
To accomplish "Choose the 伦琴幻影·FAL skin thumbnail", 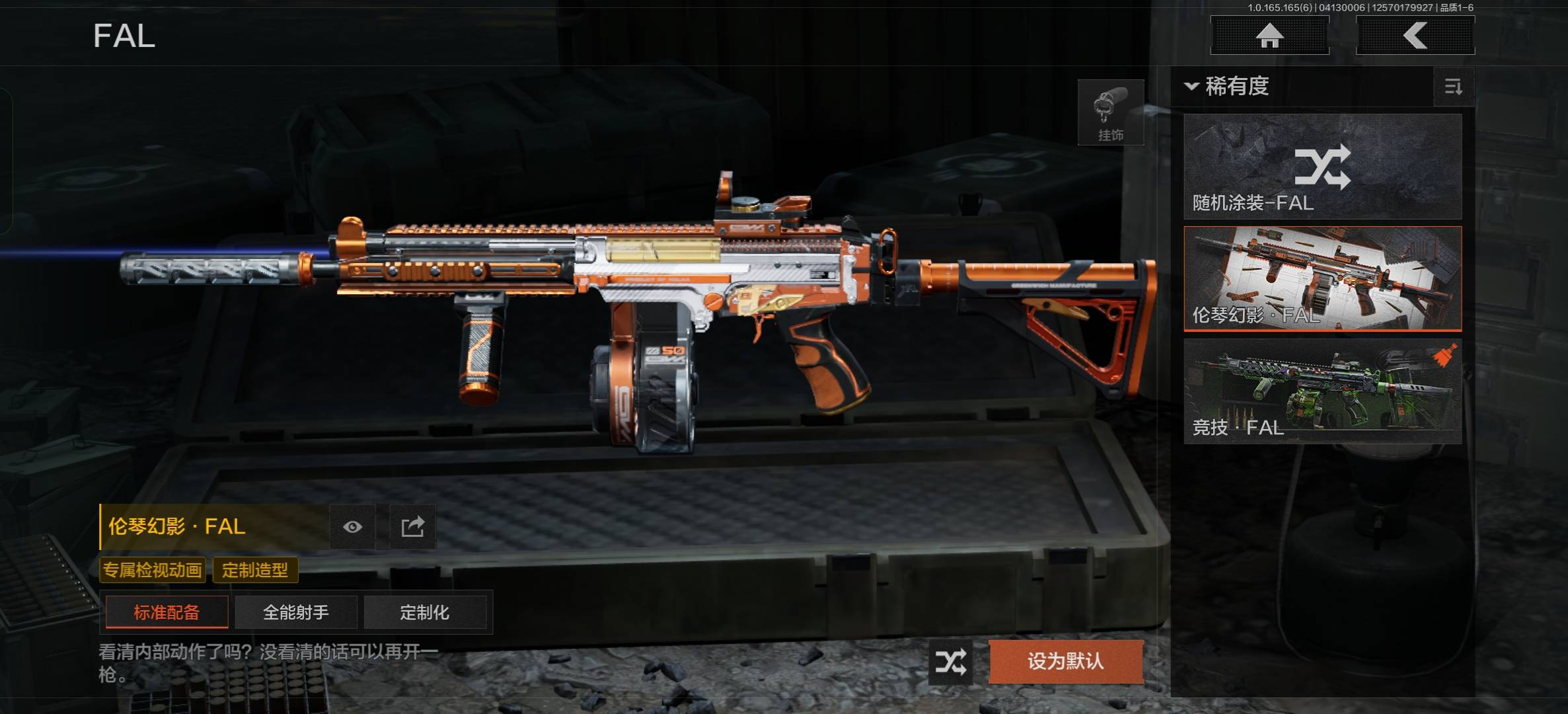I will [x=1322, y=278].
